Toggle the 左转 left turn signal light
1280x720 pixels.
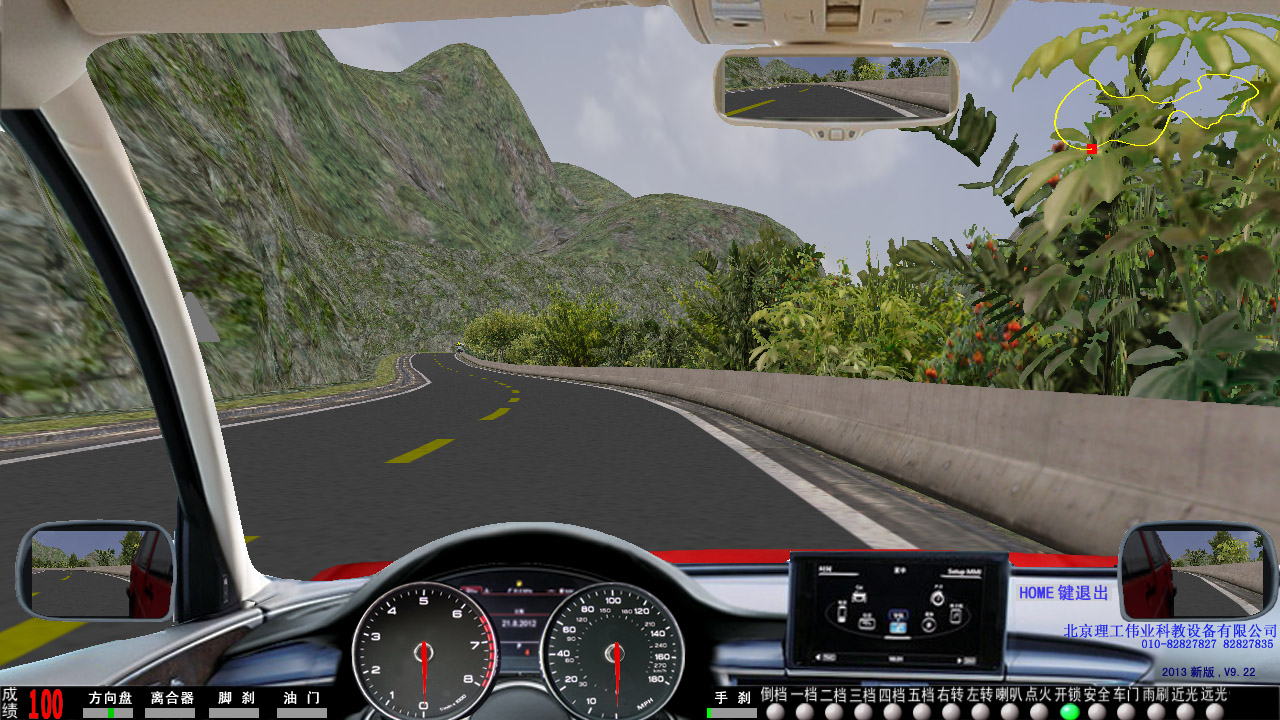(x=981, y=712)
